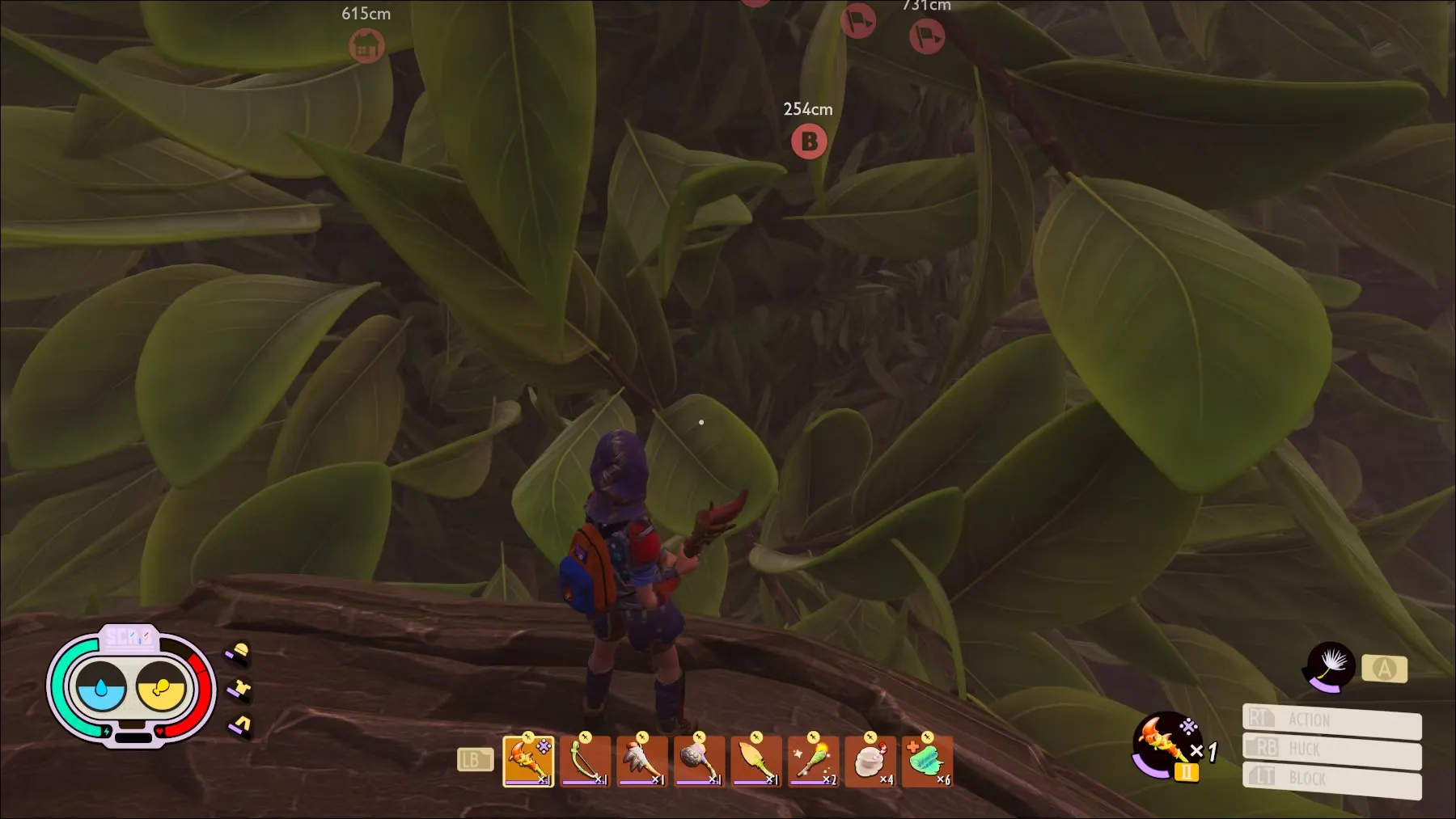Select the orange spicy sword hotbar slot
The width and height of the screenshot is (1456, 819).
pyautogui.click(x=528, y=762)
